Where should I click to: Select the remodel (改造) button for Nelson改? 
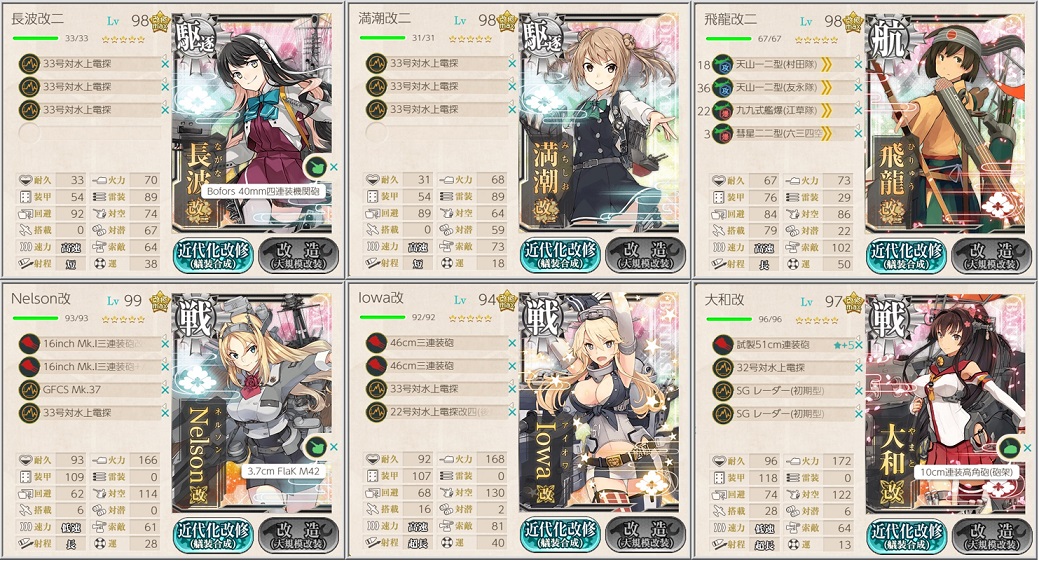(300, 535)
